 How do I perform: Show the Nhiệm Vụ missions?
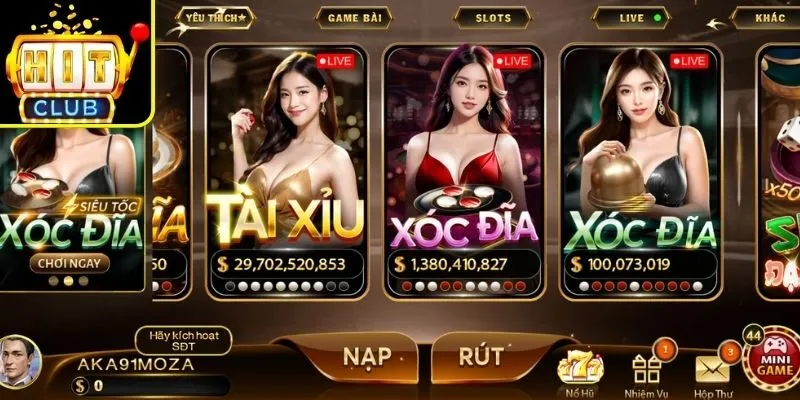[648, 370]
